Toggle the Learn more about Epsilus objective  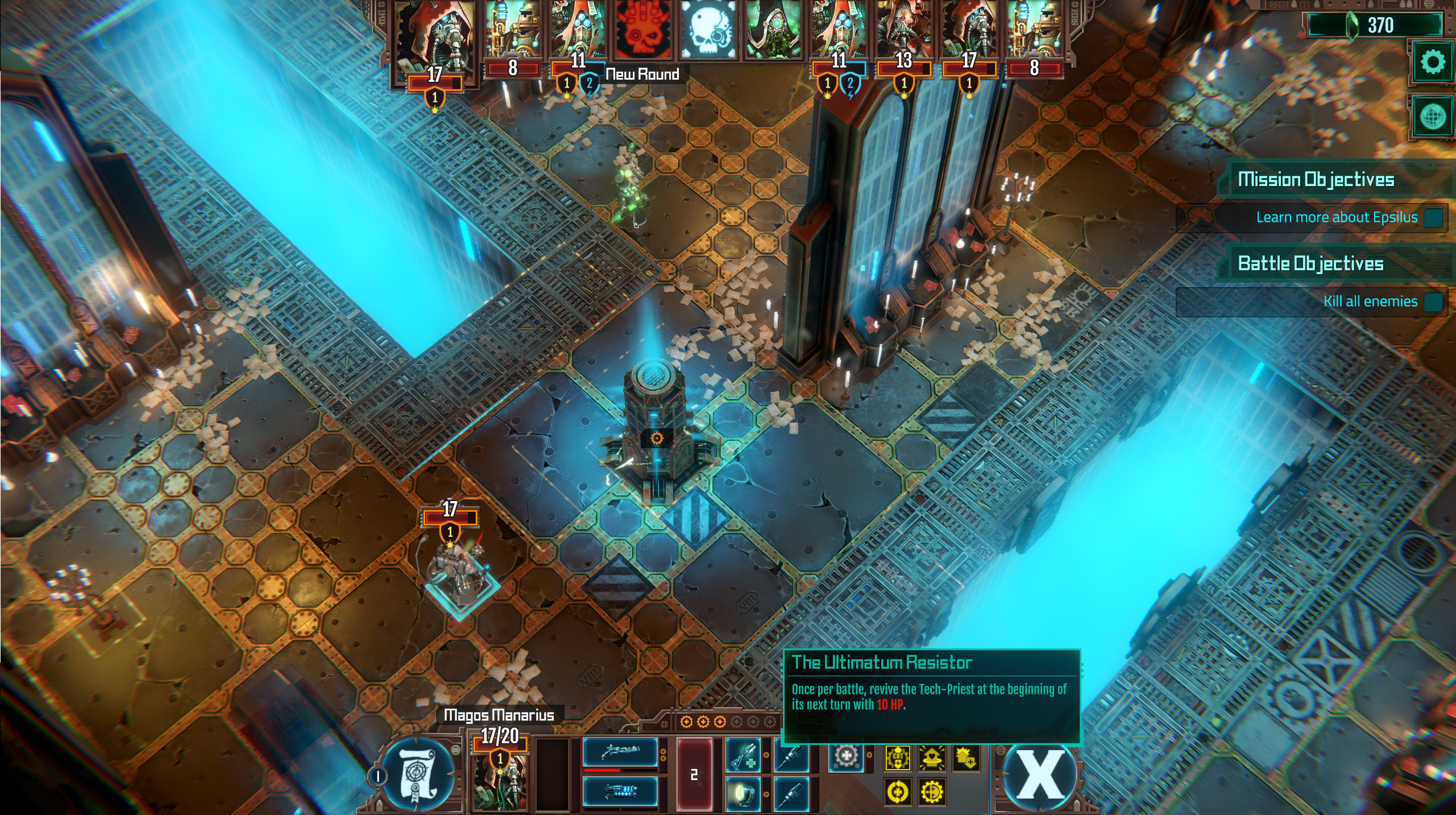tap(1433, 217)
